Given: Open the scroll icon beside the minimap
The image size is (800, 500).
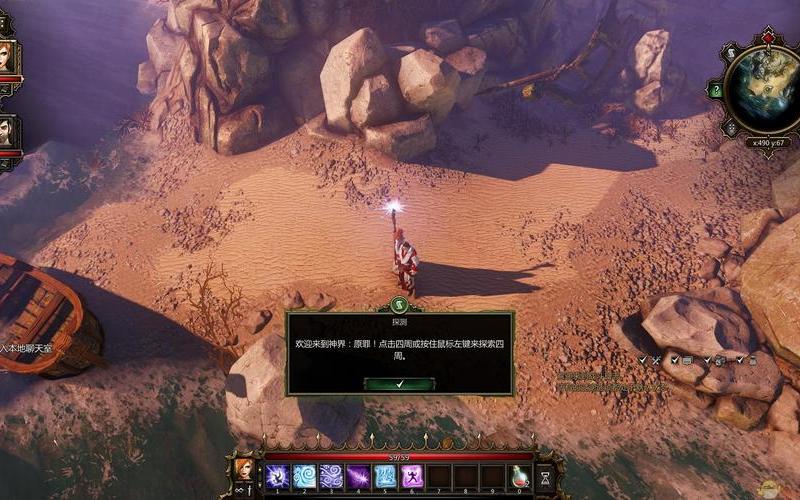Looking at the screenshot, I should pyautogui.click(x=731, y=52).
